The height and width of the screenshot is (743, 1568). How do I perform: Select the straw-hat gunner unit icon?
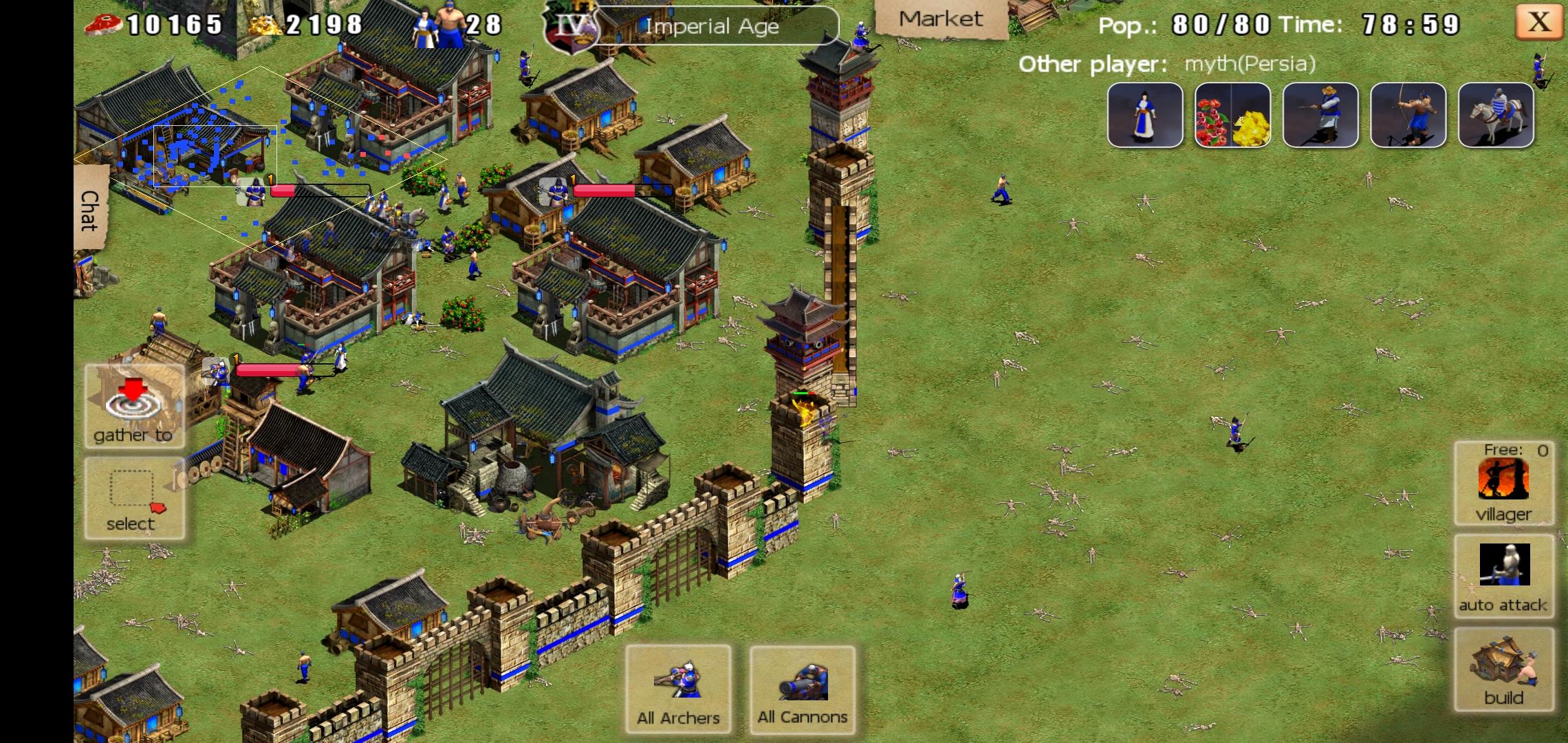[1320, 116]
